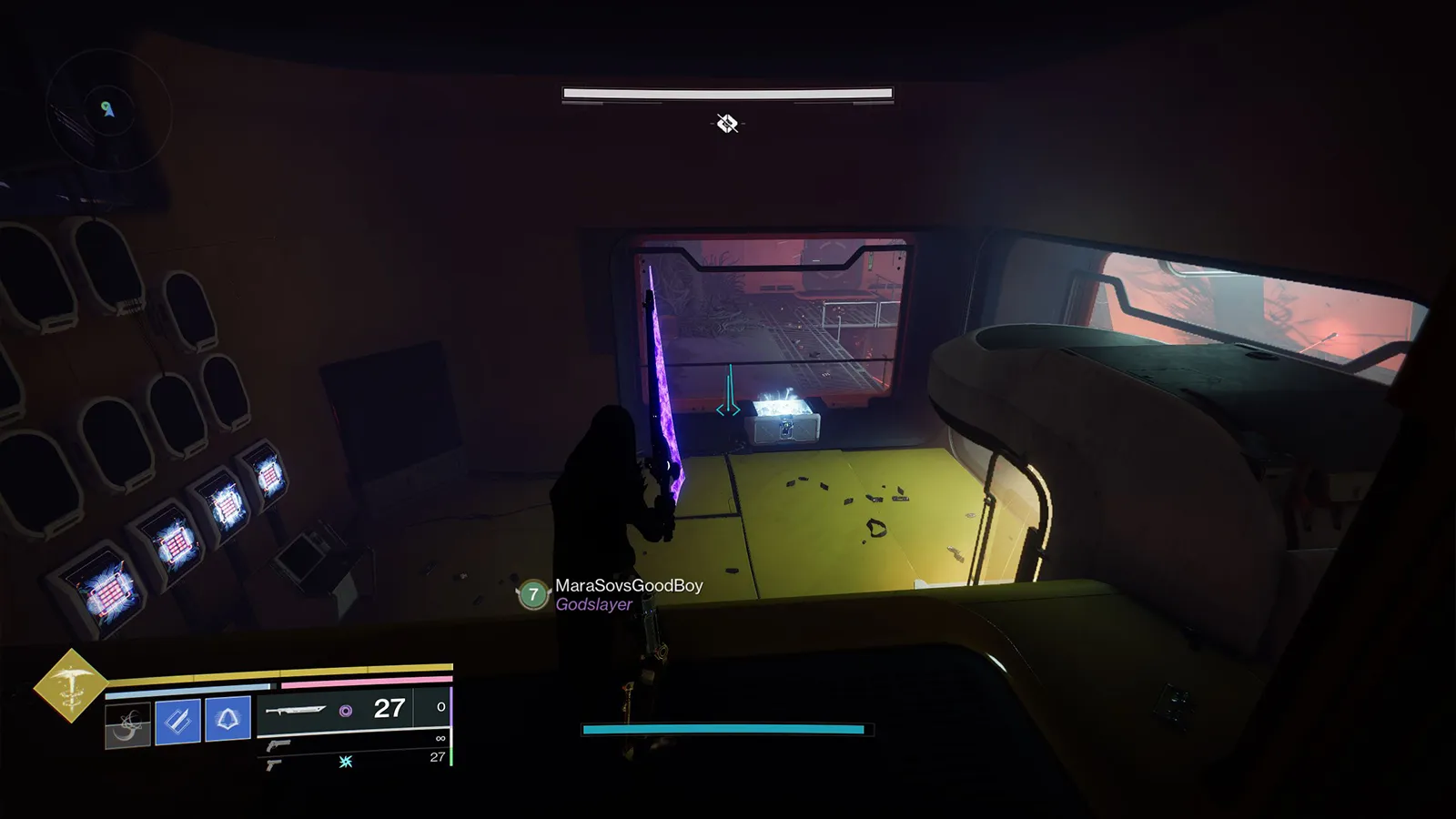
Task: Switch to the shotgun weapon icon
Action: coord(279,745)
